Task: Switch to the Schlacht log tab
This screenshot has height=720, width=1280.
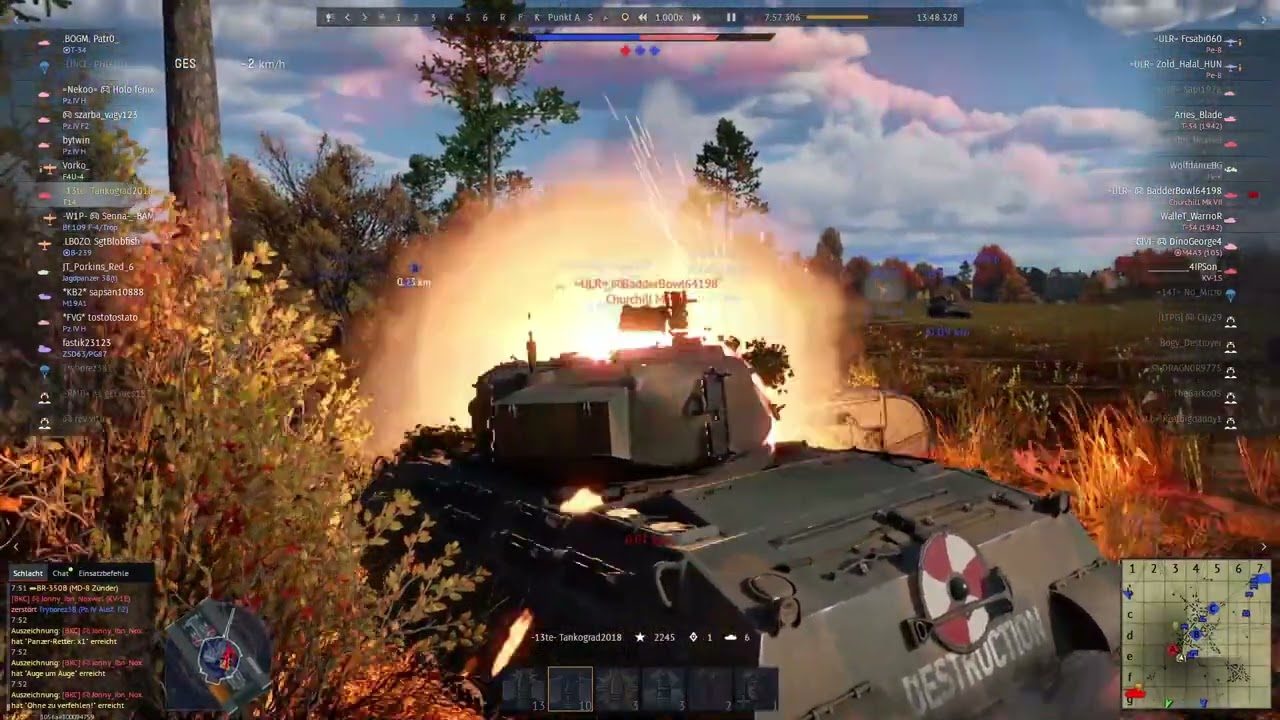Action: click(x=28, y=573)
